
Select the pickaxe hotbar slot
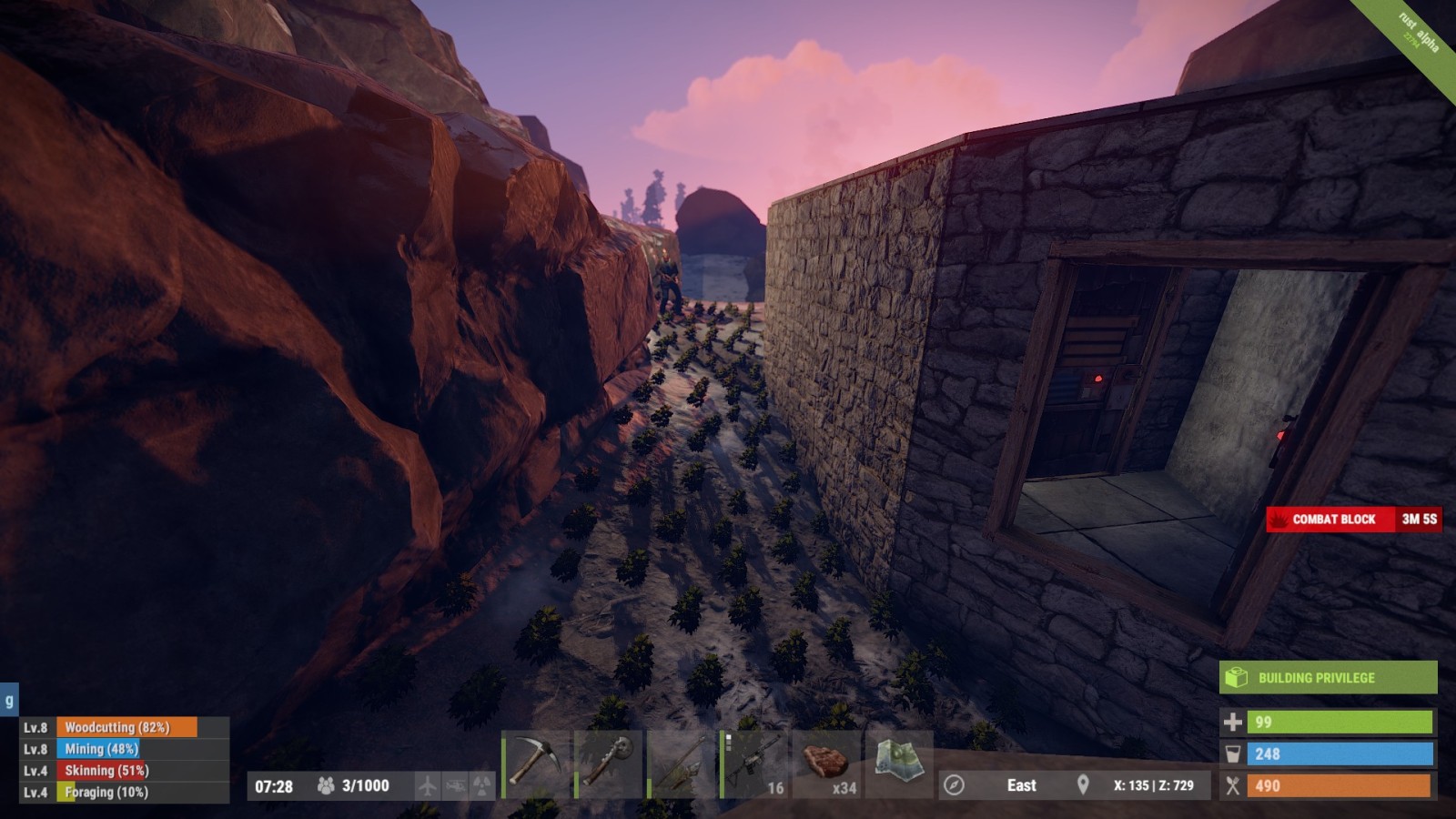pos(535,764)
